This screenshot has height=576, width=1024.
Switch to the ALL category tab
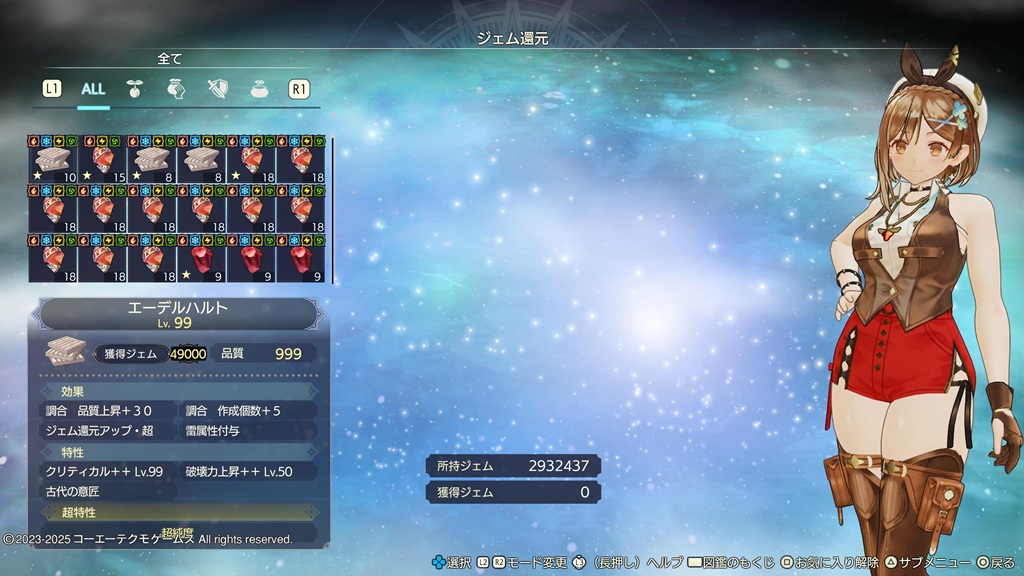pos(93,89)
